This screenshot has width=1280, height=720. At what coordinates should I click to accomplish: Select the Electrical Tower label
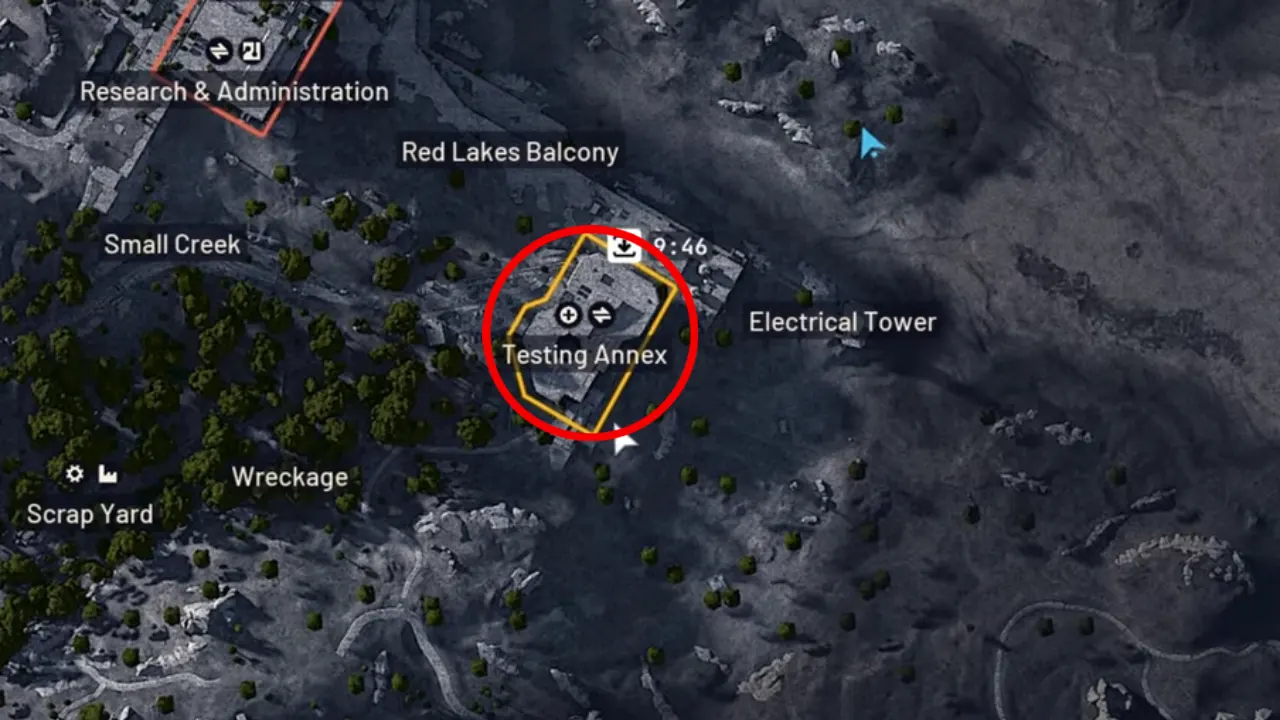click(841, 322)
